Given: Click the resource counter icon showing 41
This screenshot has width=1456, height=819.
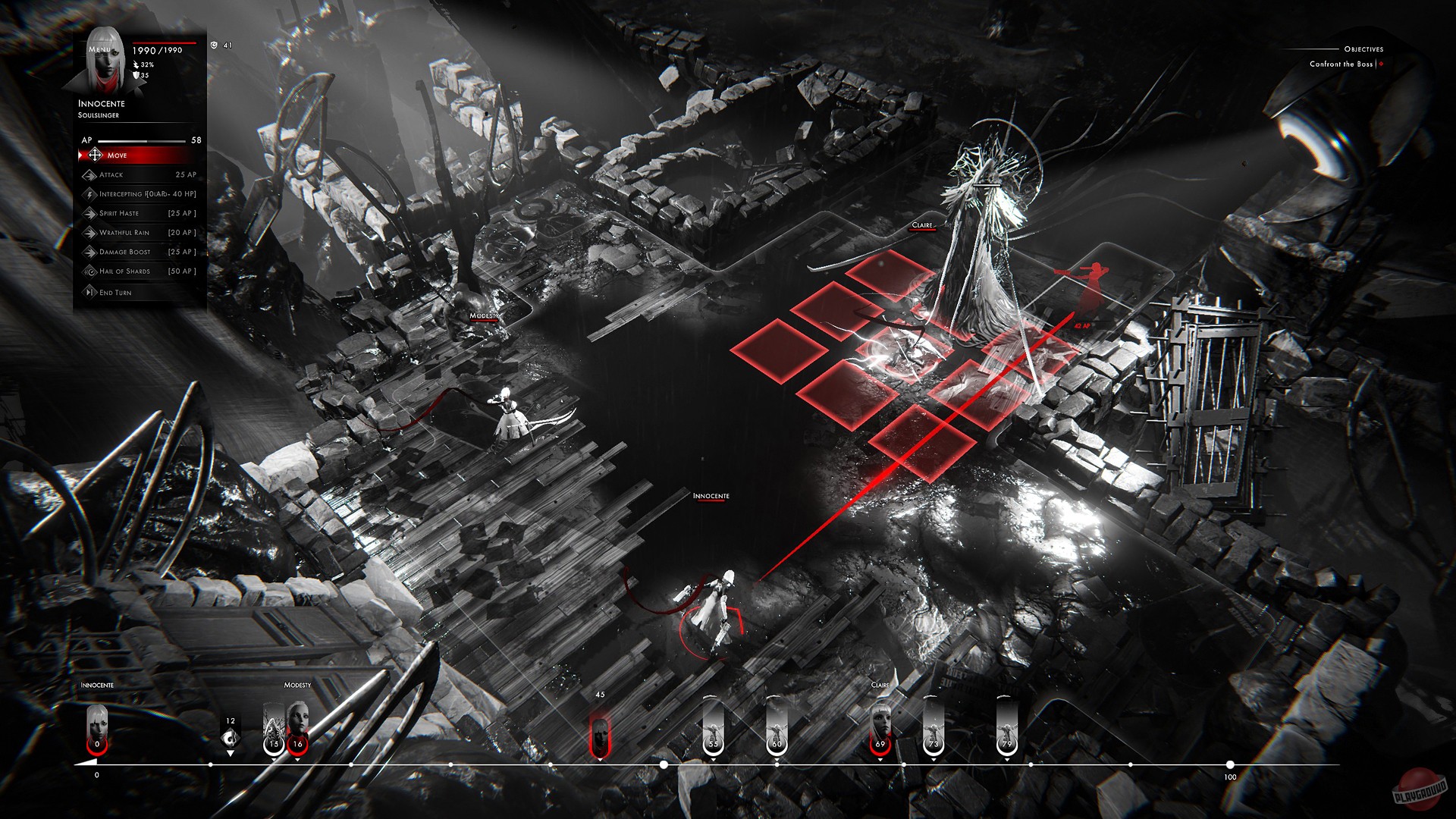Looking at the screenshot, I should (x=215, y=45).
